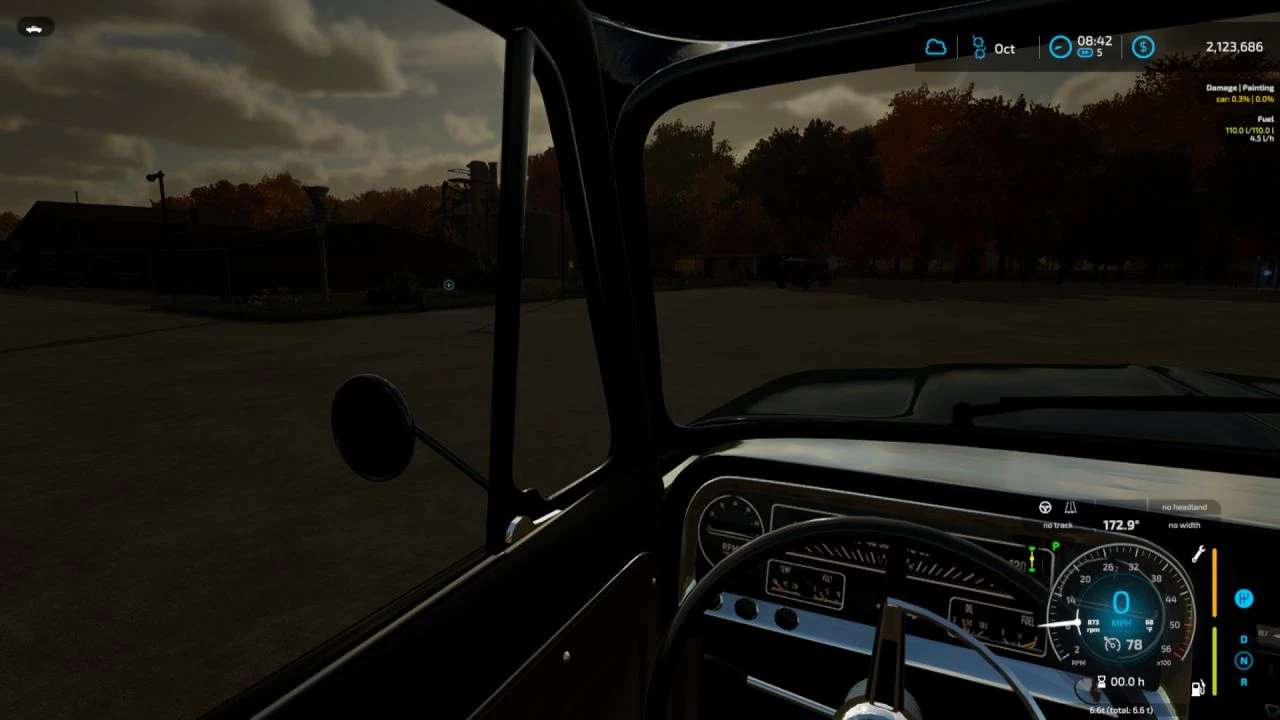1280x720 pixels.
Task: Click the fuel pump icon
Action: [x=1198, y=688]
